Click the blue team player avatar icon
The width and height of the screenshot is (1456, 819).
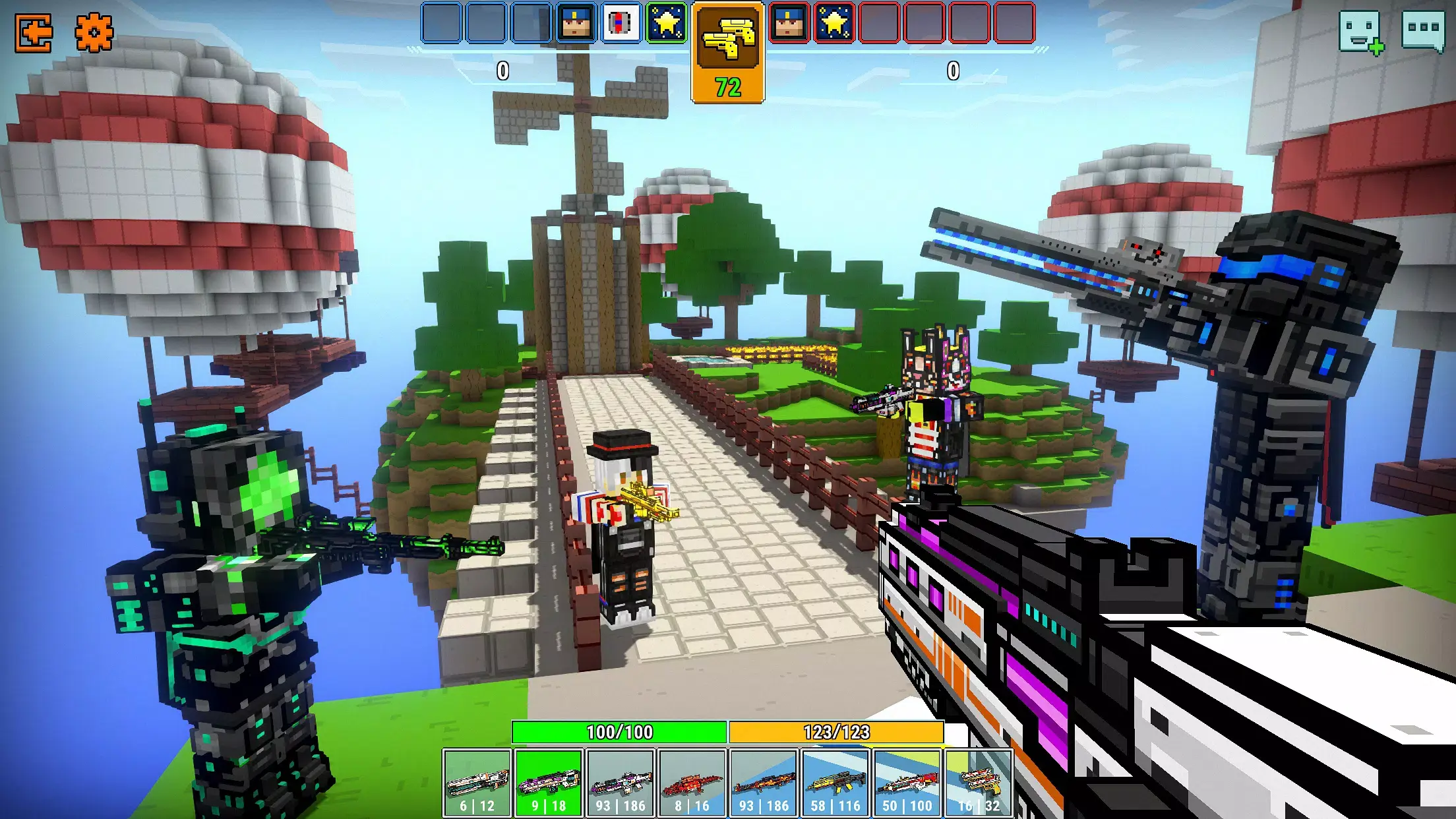pyautogui.click(x=574, y=22)
